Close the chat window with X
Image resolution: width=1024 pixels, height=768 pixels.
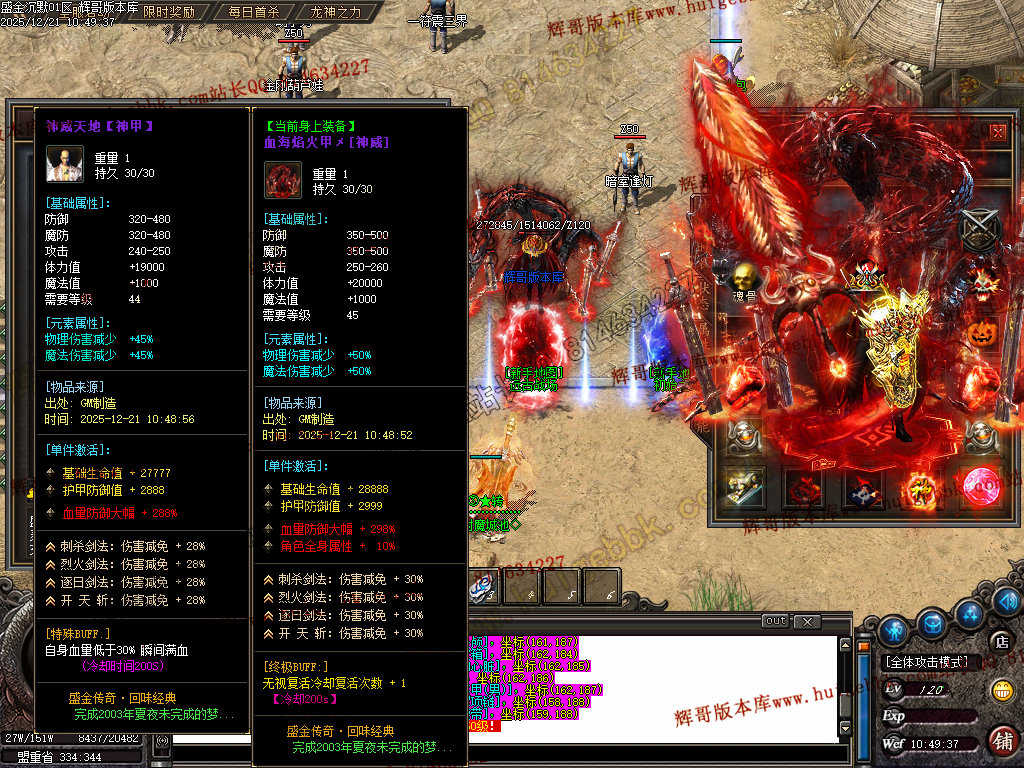(806, 621)
